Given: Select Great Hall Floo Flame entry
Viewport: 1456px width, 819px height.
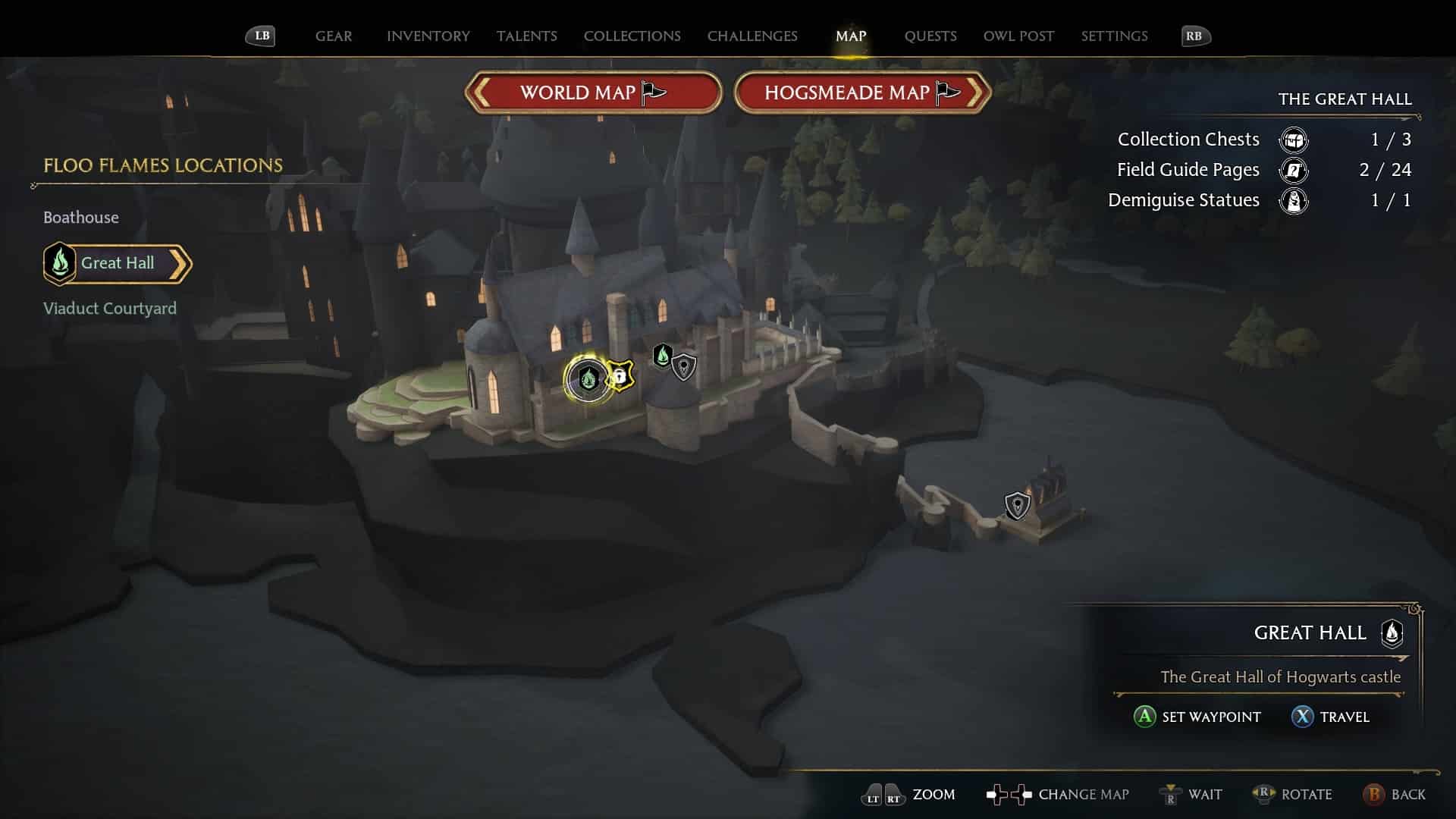Looking at the screenshot, I should [x=118, y=263].
